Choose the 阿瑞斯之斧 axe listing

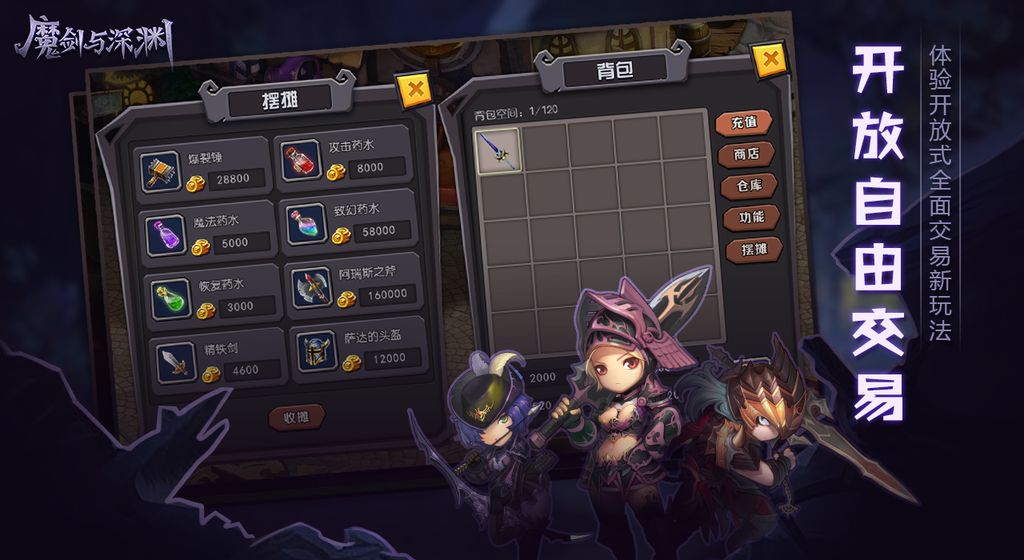(x=354, y=286)
